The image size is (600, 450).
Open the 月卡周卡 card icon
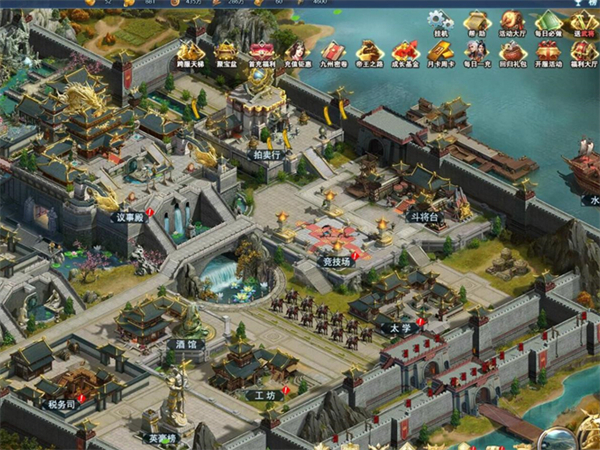coord(440,52)
